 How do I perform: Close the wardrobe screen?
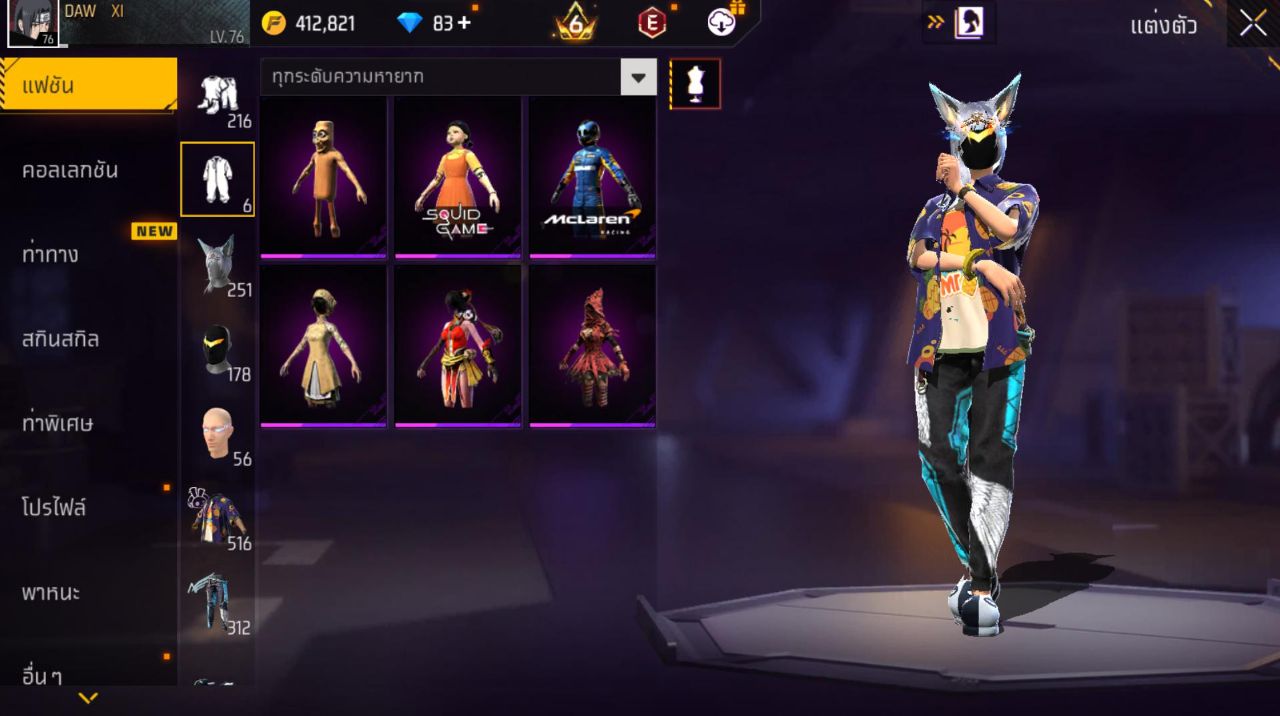tap(1253, 25)
